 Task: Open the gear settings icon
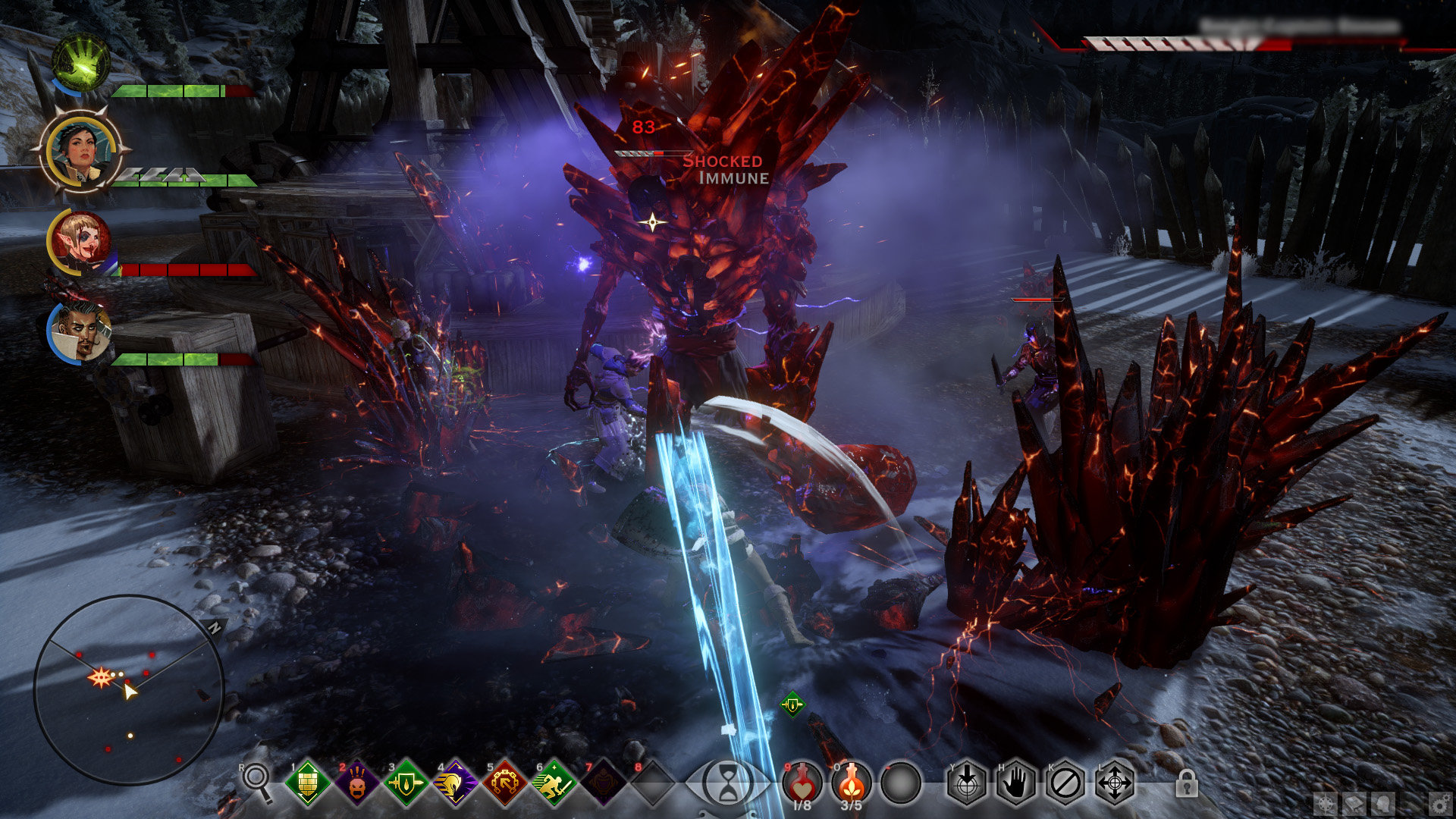(1439, 803)
